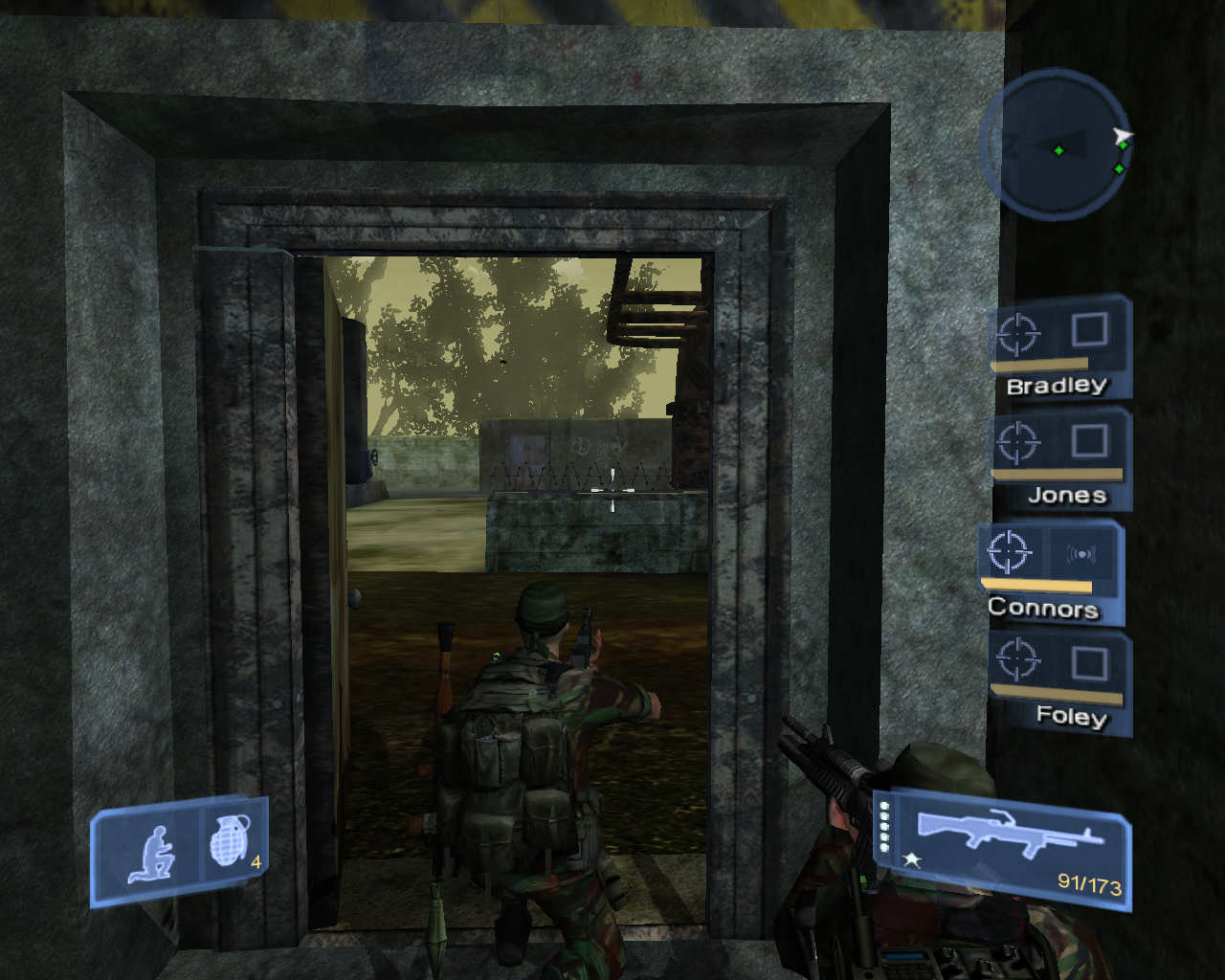Click the circular radar minimap
Screen dimensions: 1225x980
(x=1055, y=145)
